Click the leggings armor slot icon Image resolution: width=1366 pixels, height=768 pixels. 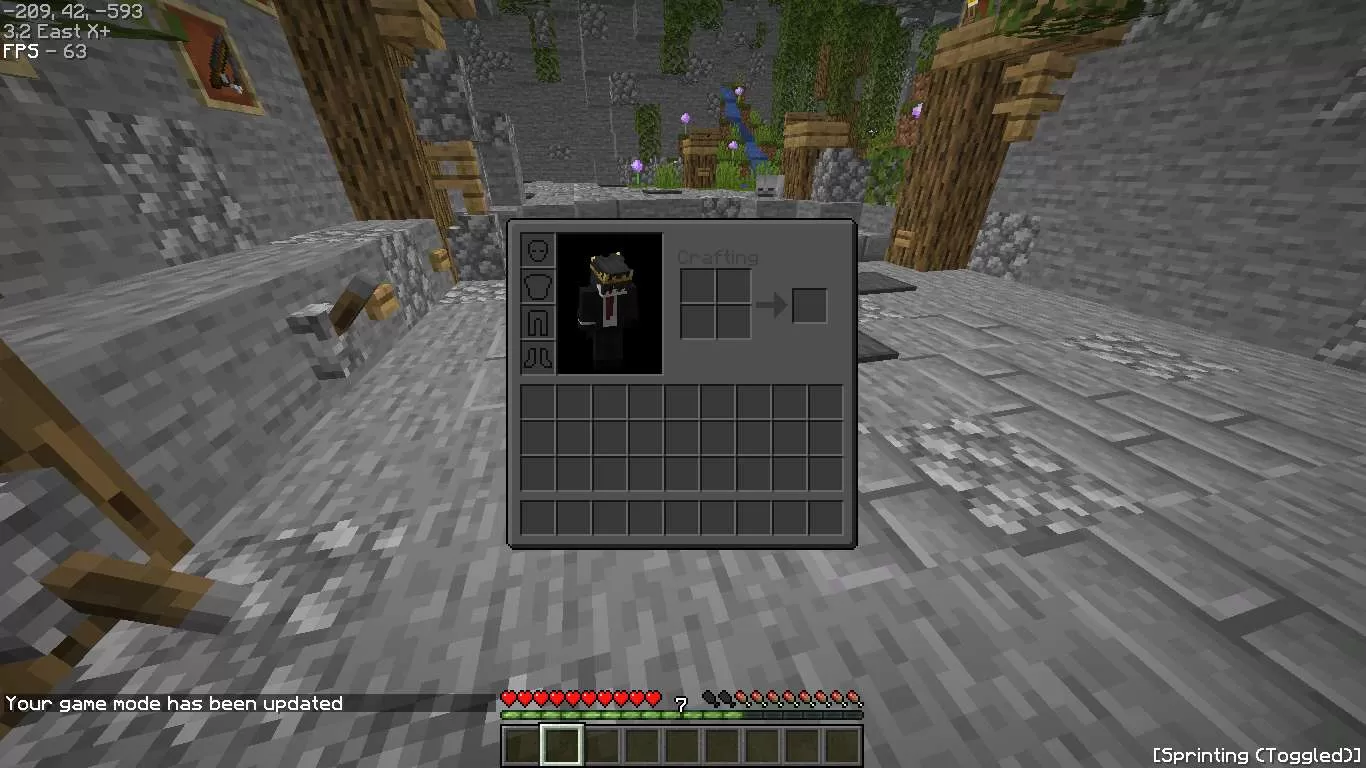[x=537, y=321]
